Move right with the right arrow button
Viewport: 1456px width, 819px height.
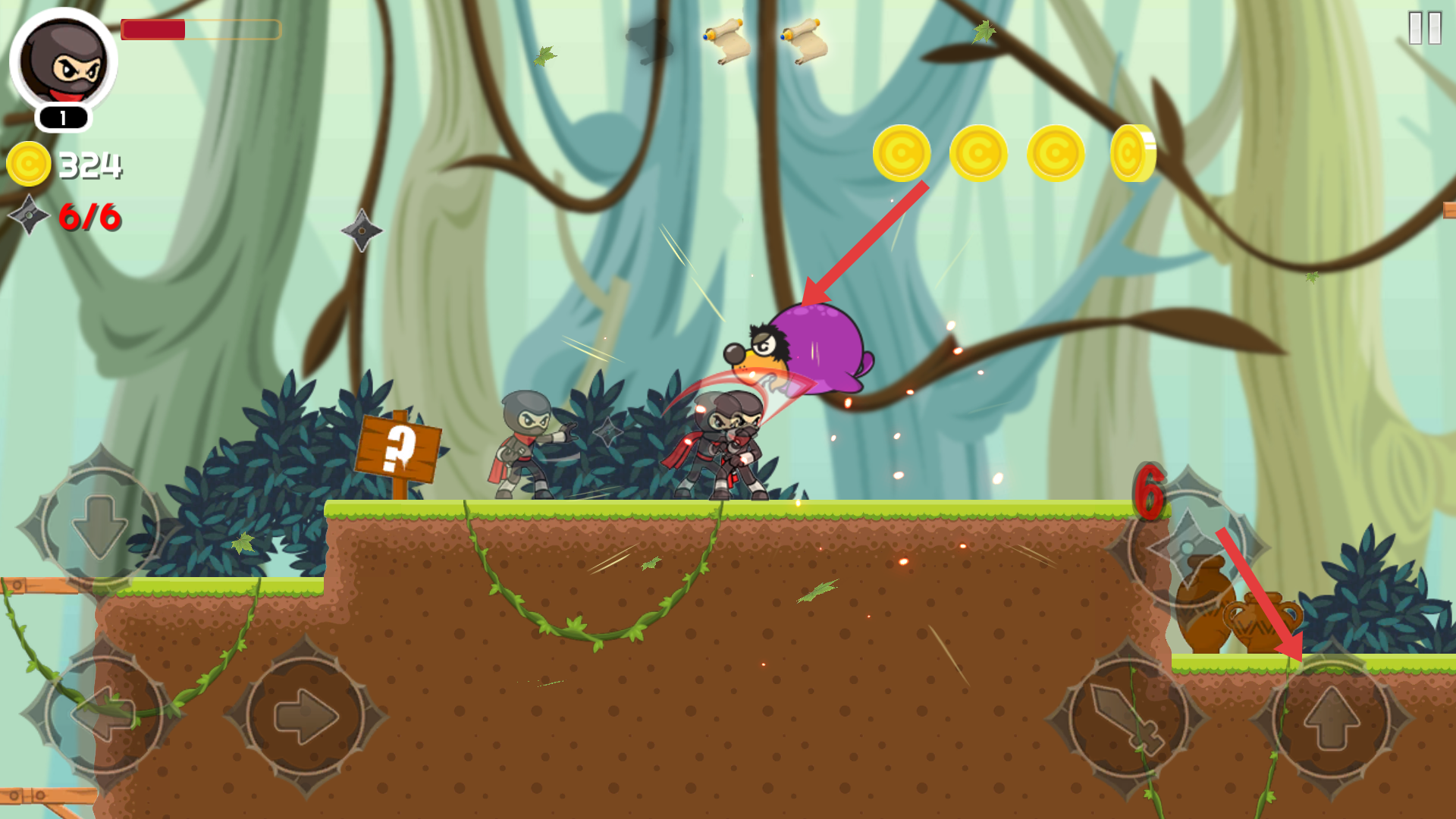click(x=306, y=716)
